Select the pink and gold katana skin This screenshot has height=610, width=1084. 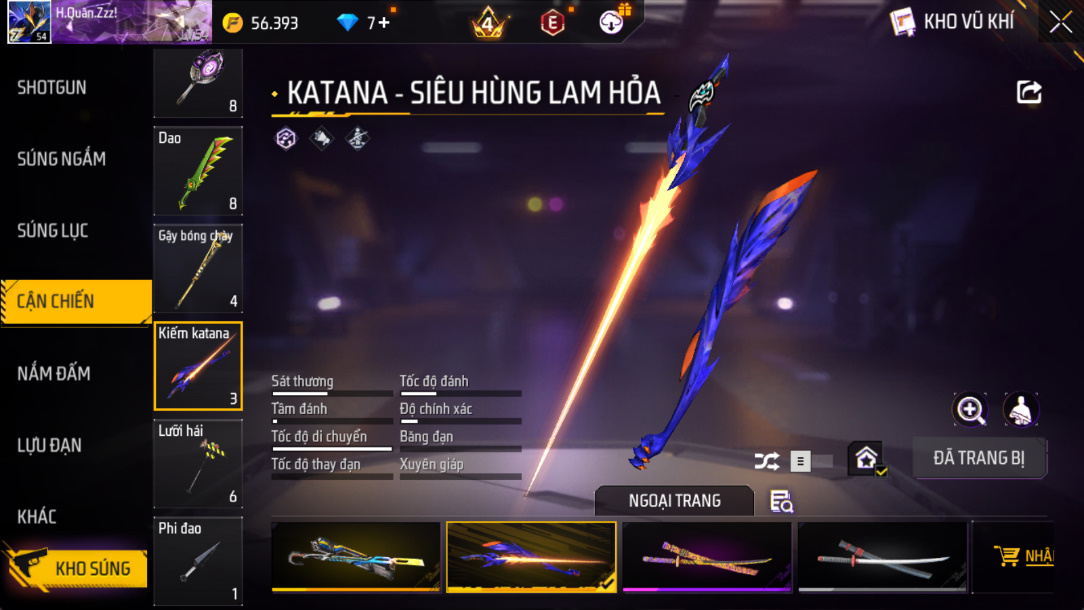(707, 557)
